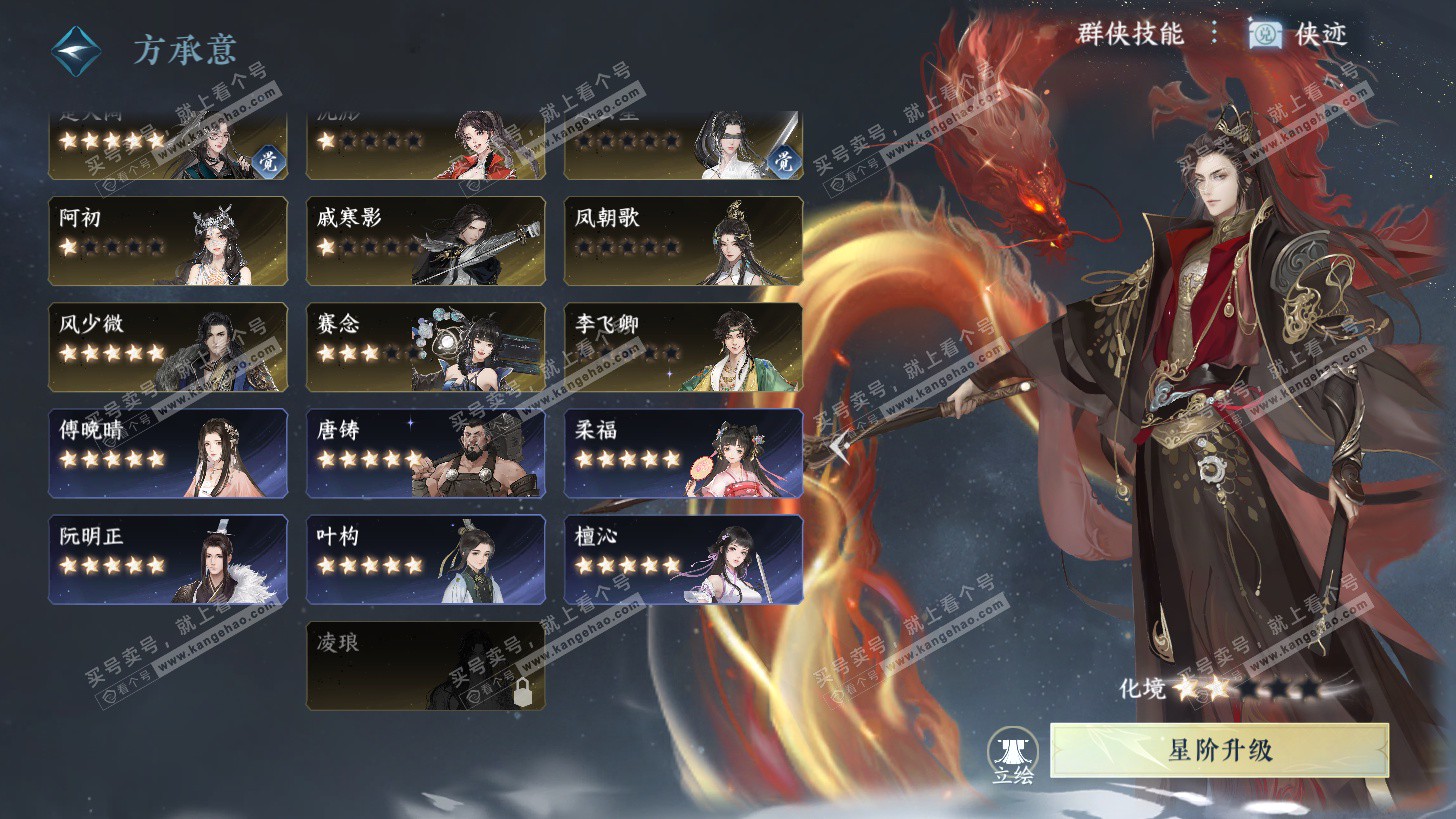Choose the 阮明正 character card
Viewport: 1456px width, 819px height.
[168, 559]
